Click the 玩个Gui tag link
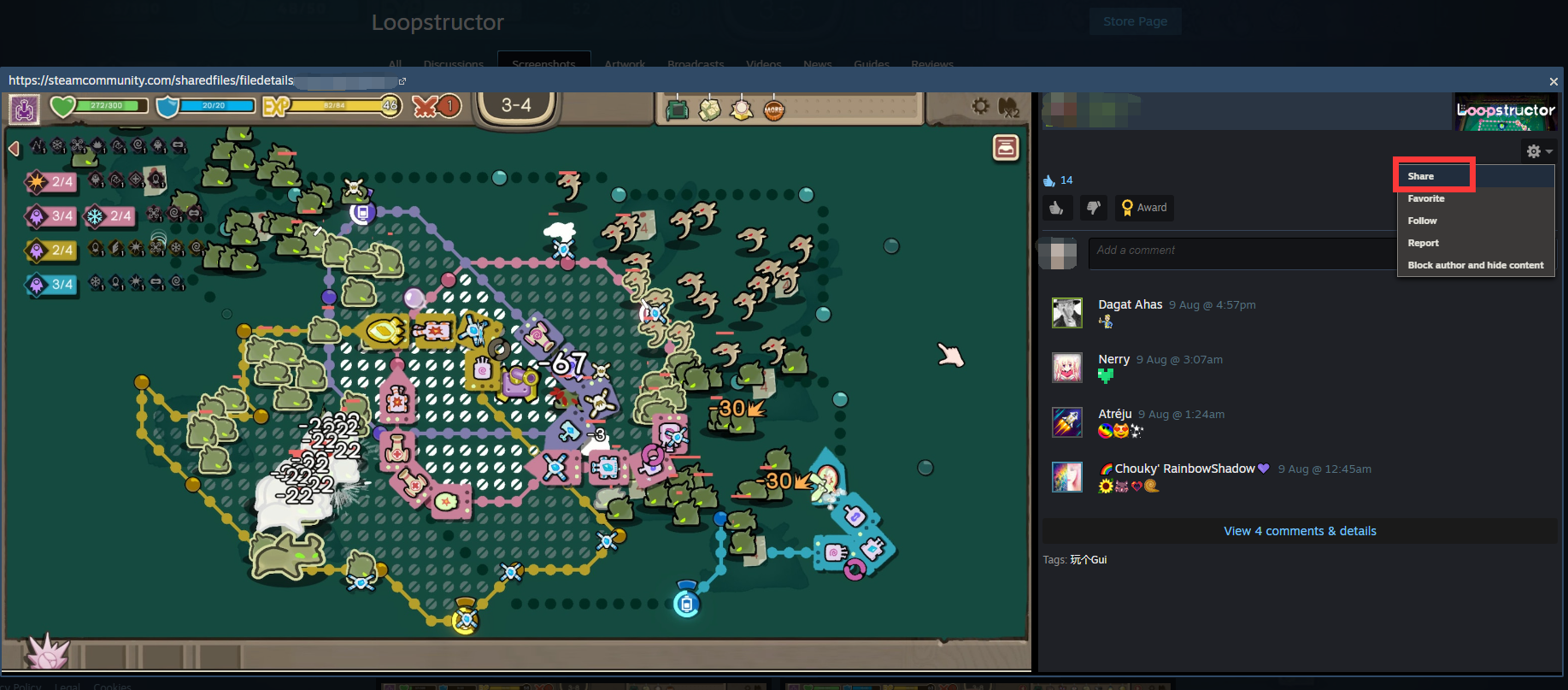The image size is (1568, 690). click(x=1091, y=559)
